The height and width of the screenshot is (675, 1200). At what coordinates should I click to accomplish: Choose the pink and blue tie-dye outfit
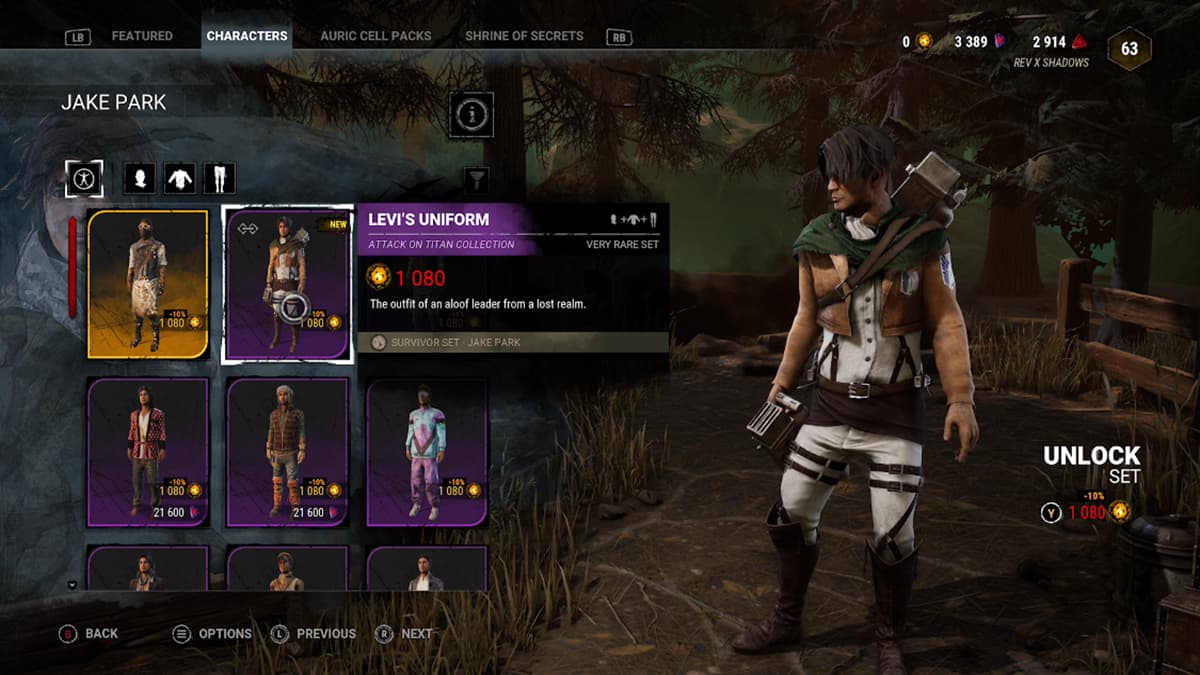click(x=427, y=452)
